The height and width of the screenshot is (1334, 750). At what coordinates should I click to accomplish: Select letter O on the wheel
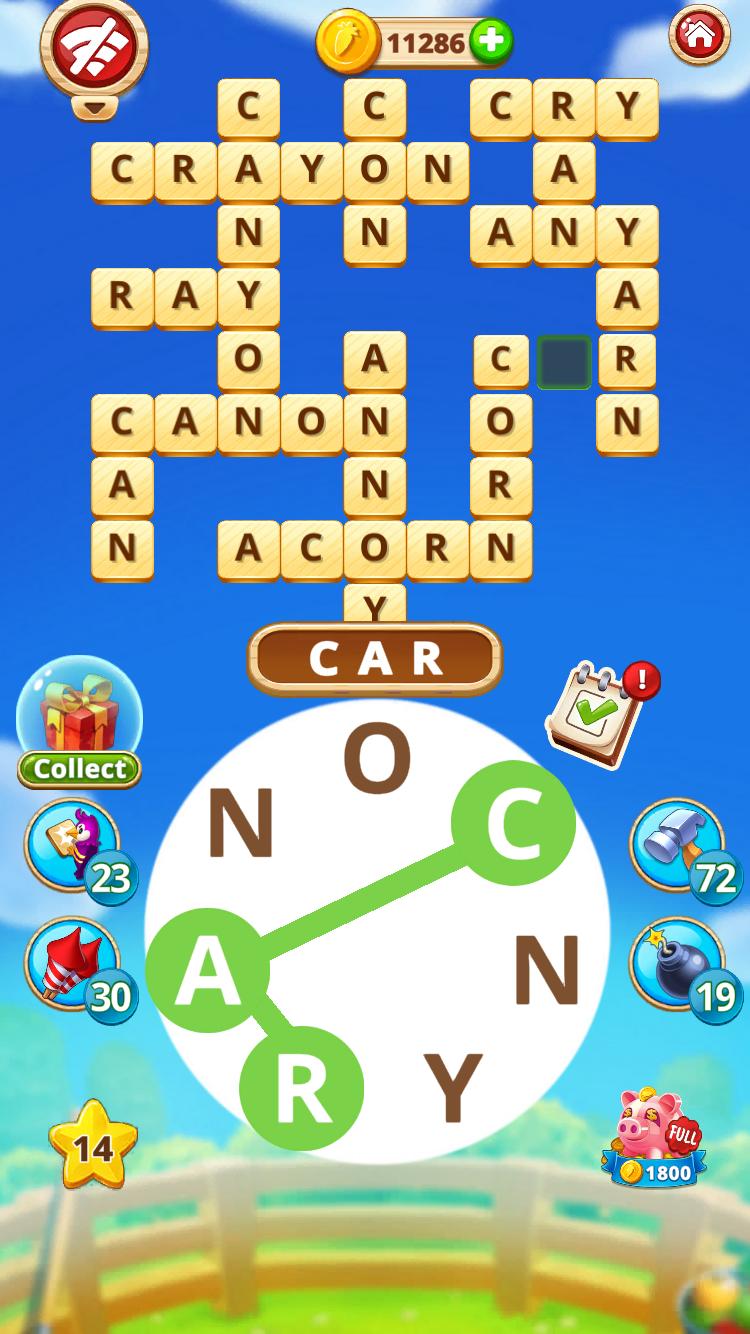point(377,758)
